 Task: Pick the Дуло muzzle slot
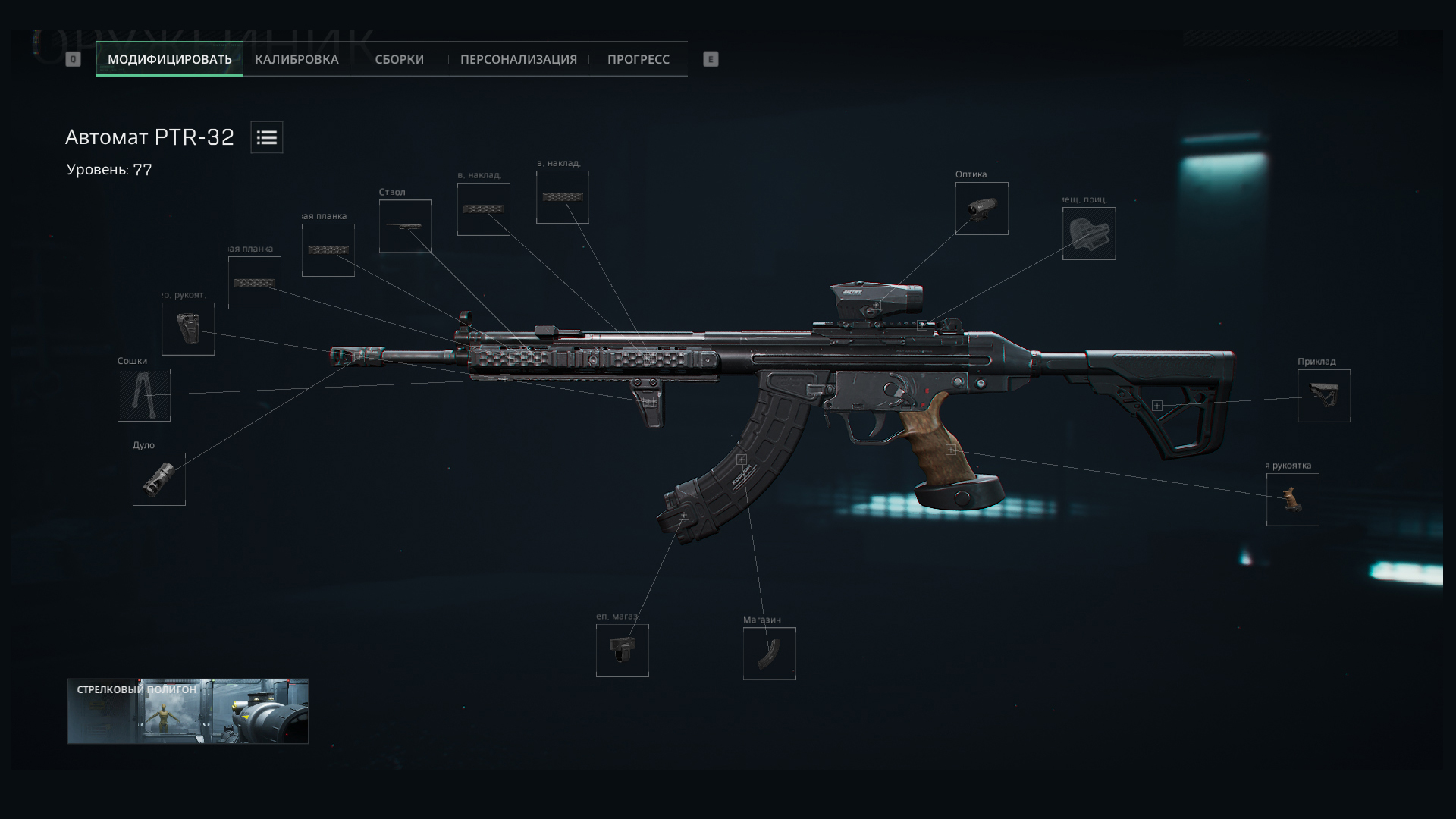159,479
